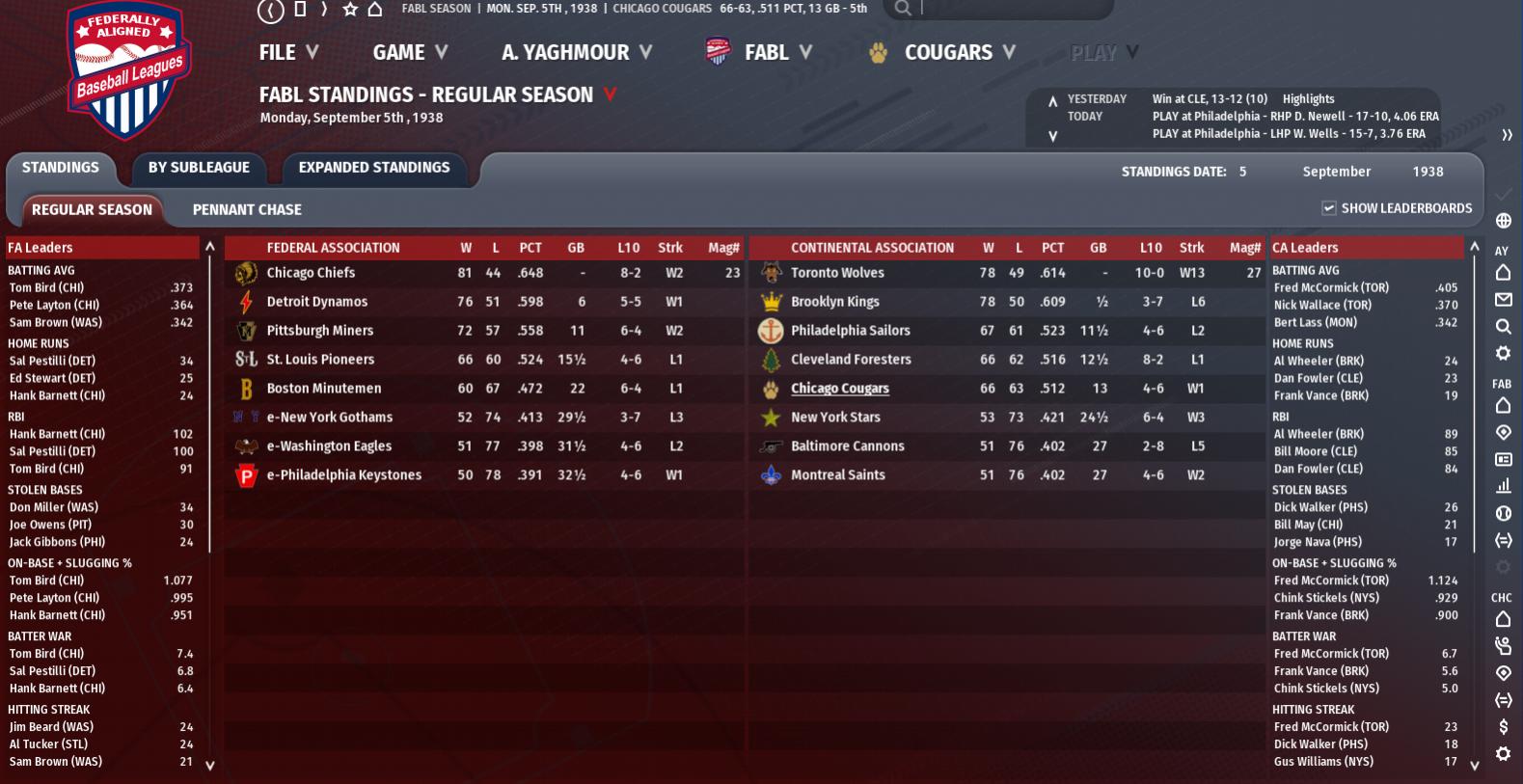Open the A. YAGHMOUR manager menu
The height and width of the screenshot is (784, 1523).
pos(576,53)
